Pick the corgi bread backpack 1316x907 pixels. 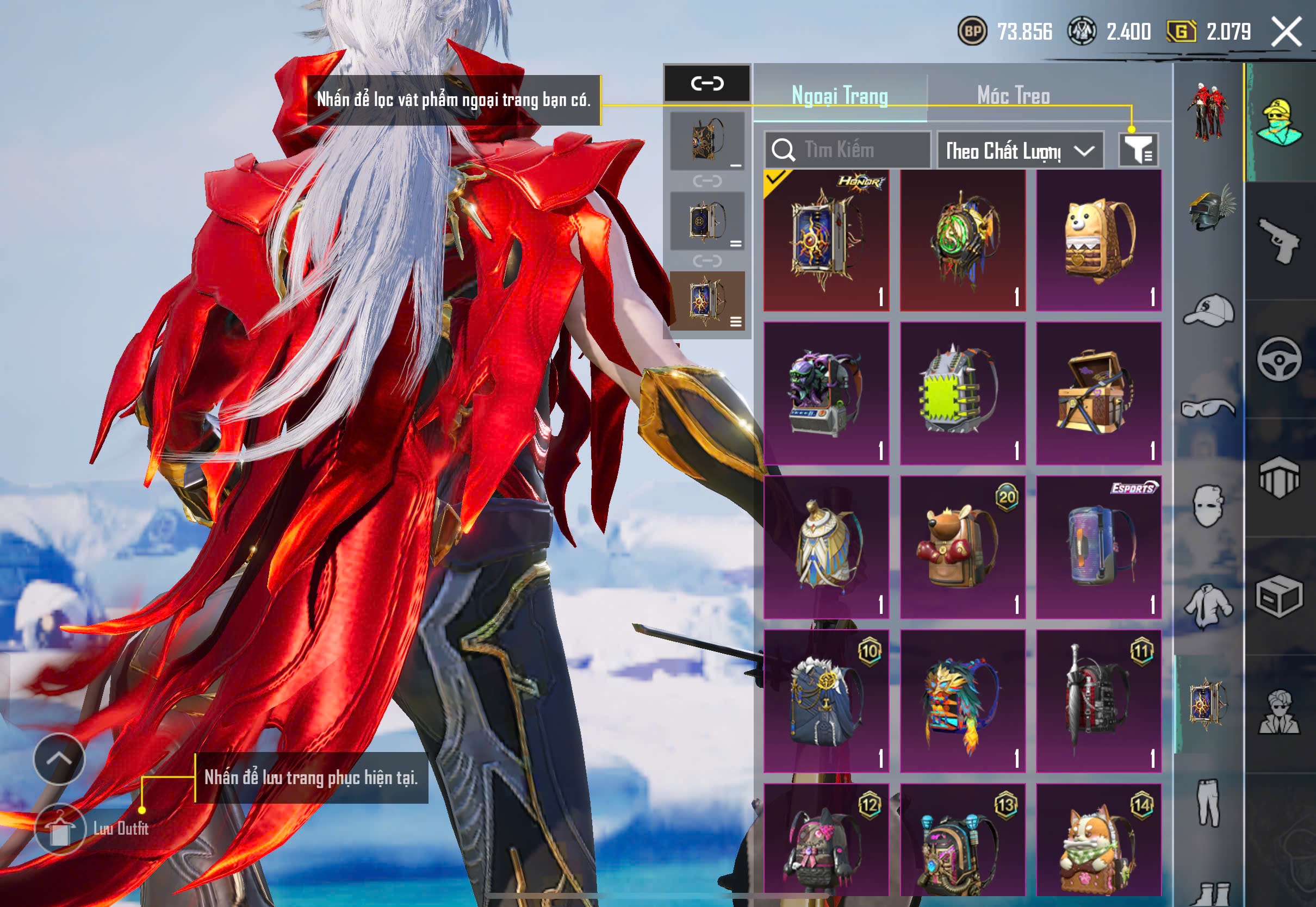pos(1098,240)
